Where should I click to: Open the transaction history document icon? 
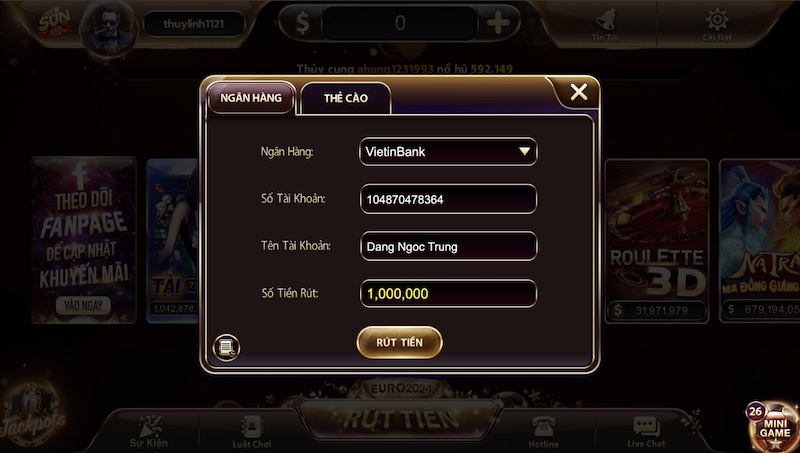[x=227, y=347]
